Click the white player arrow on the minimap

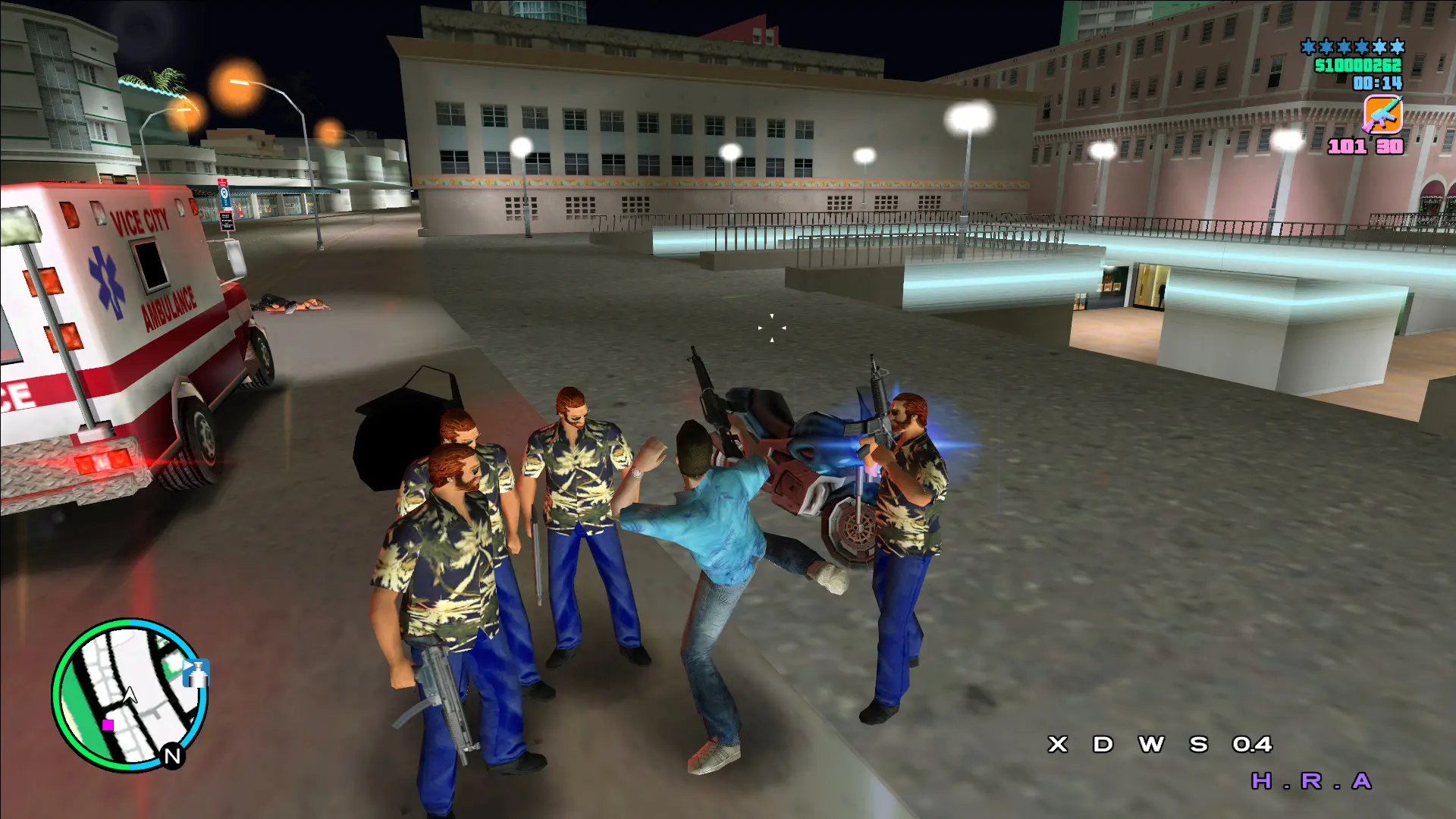click(130, 696)
